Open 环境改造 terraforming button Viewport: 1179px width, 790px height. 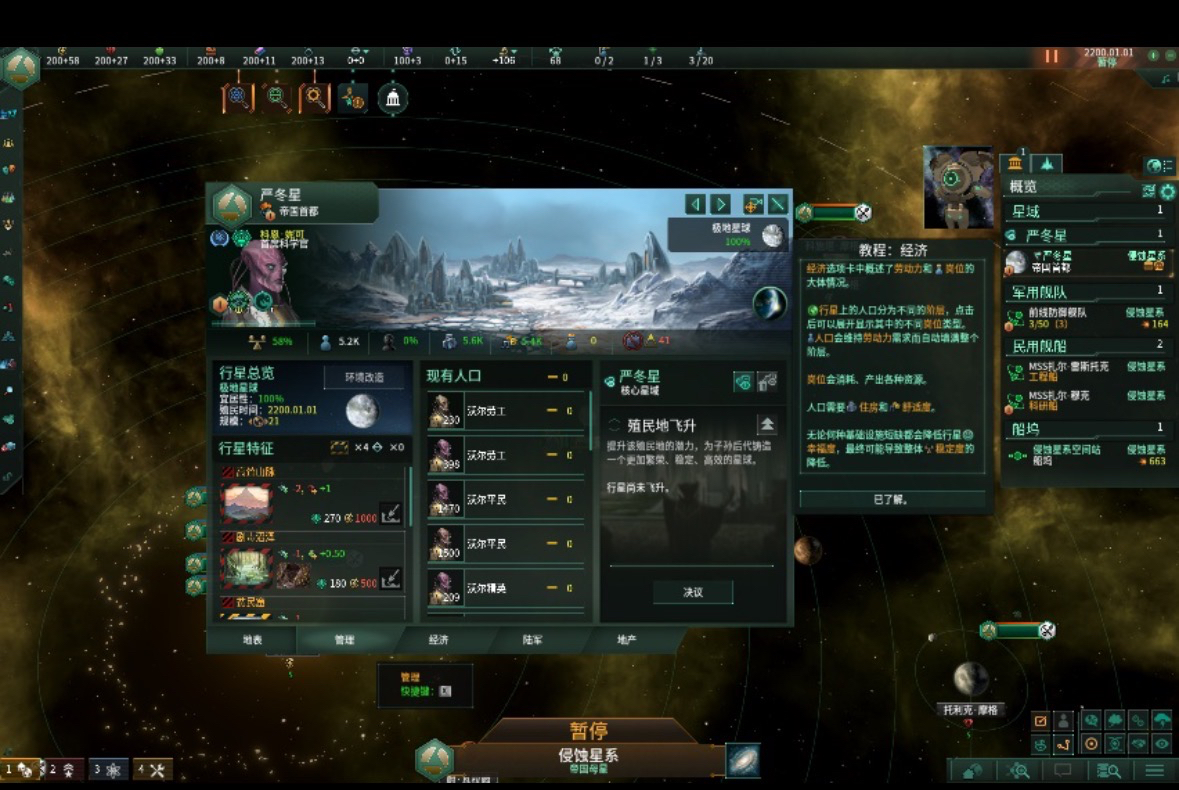coord(365,378)
